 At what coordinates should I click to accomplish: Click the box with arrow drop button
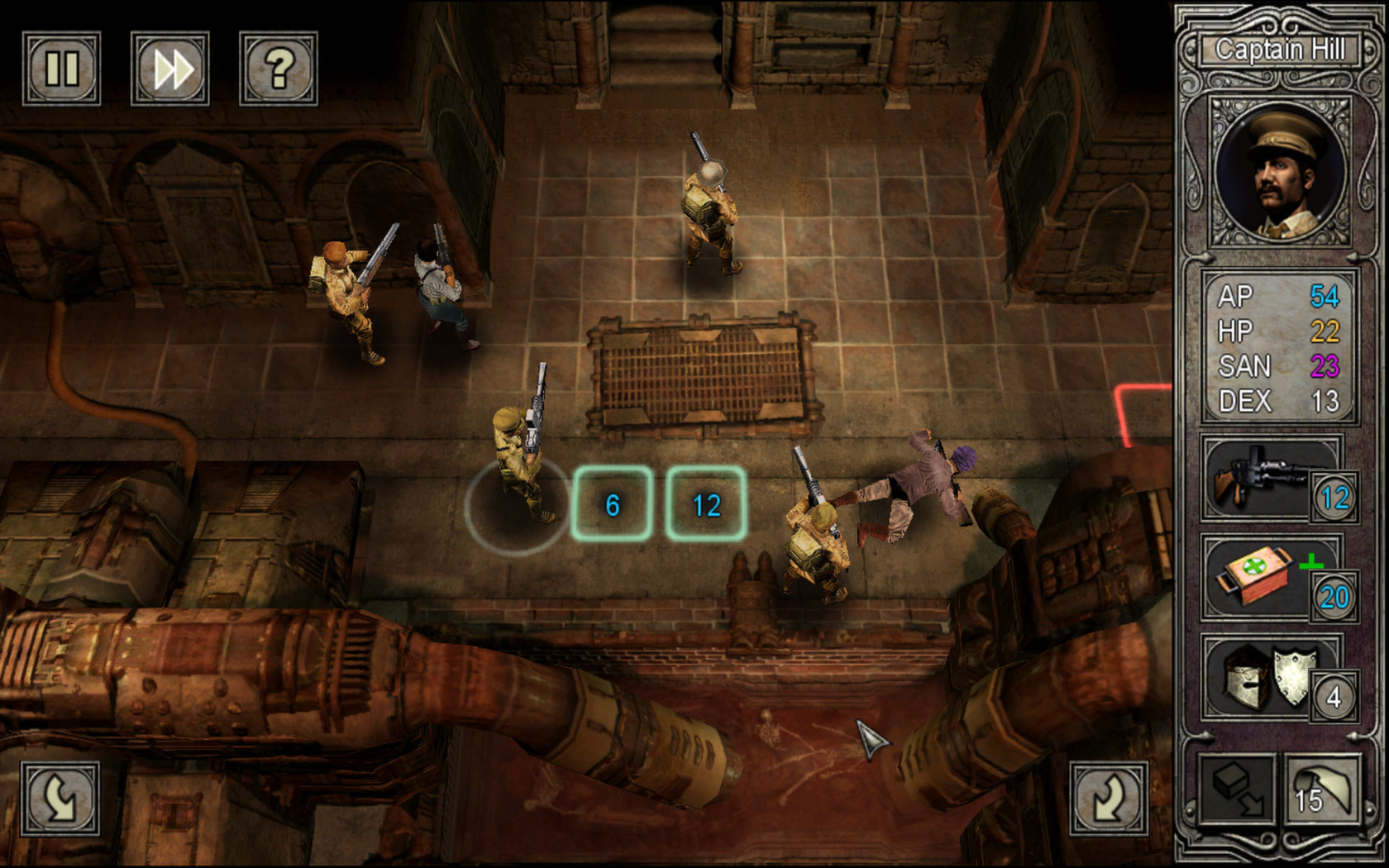point(1238,790)
